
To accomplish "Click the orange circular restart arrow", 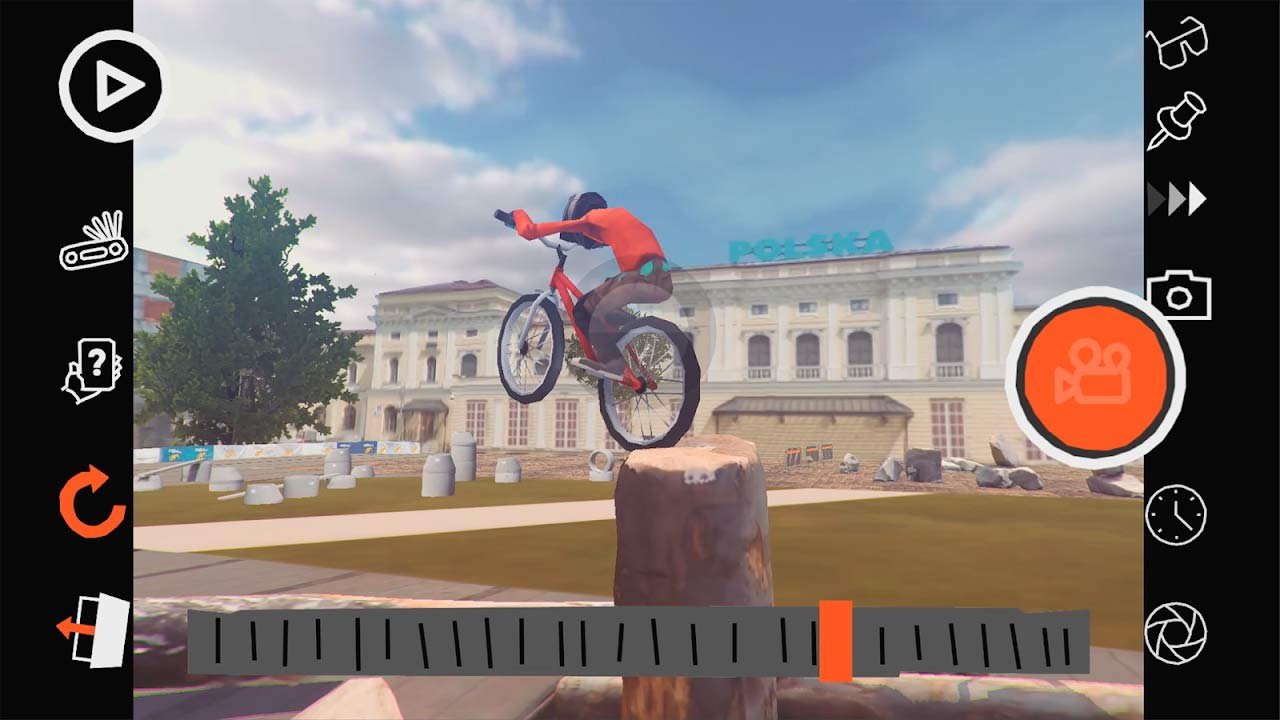I will pos(92,502).
